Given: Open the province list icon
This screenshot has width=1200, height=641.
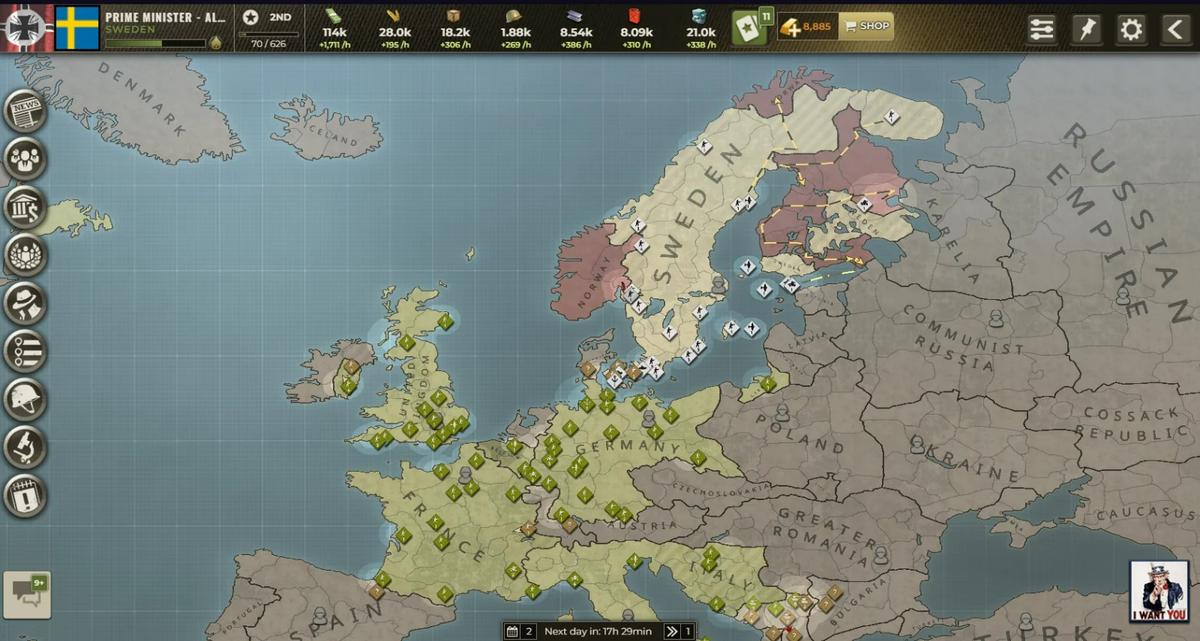Looking at the screenshot, I should tap(25, 351).
